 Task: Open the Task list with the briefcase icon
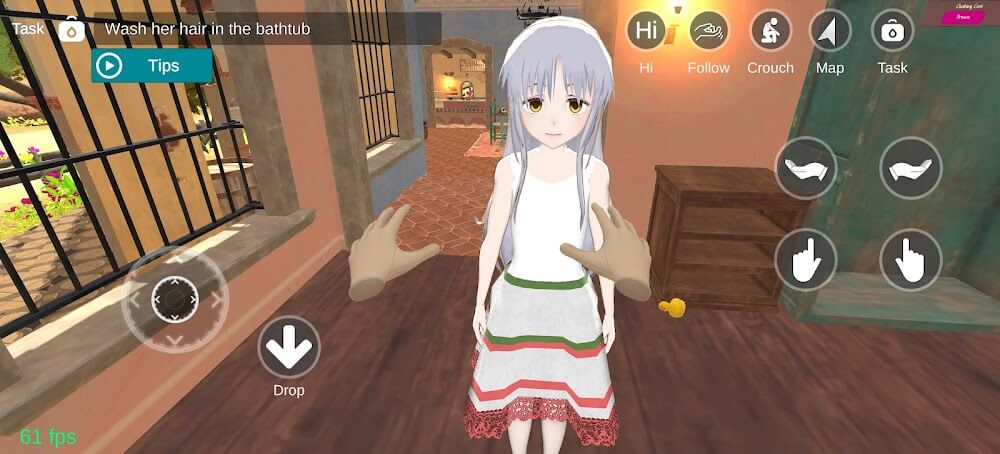pos(892,31)
